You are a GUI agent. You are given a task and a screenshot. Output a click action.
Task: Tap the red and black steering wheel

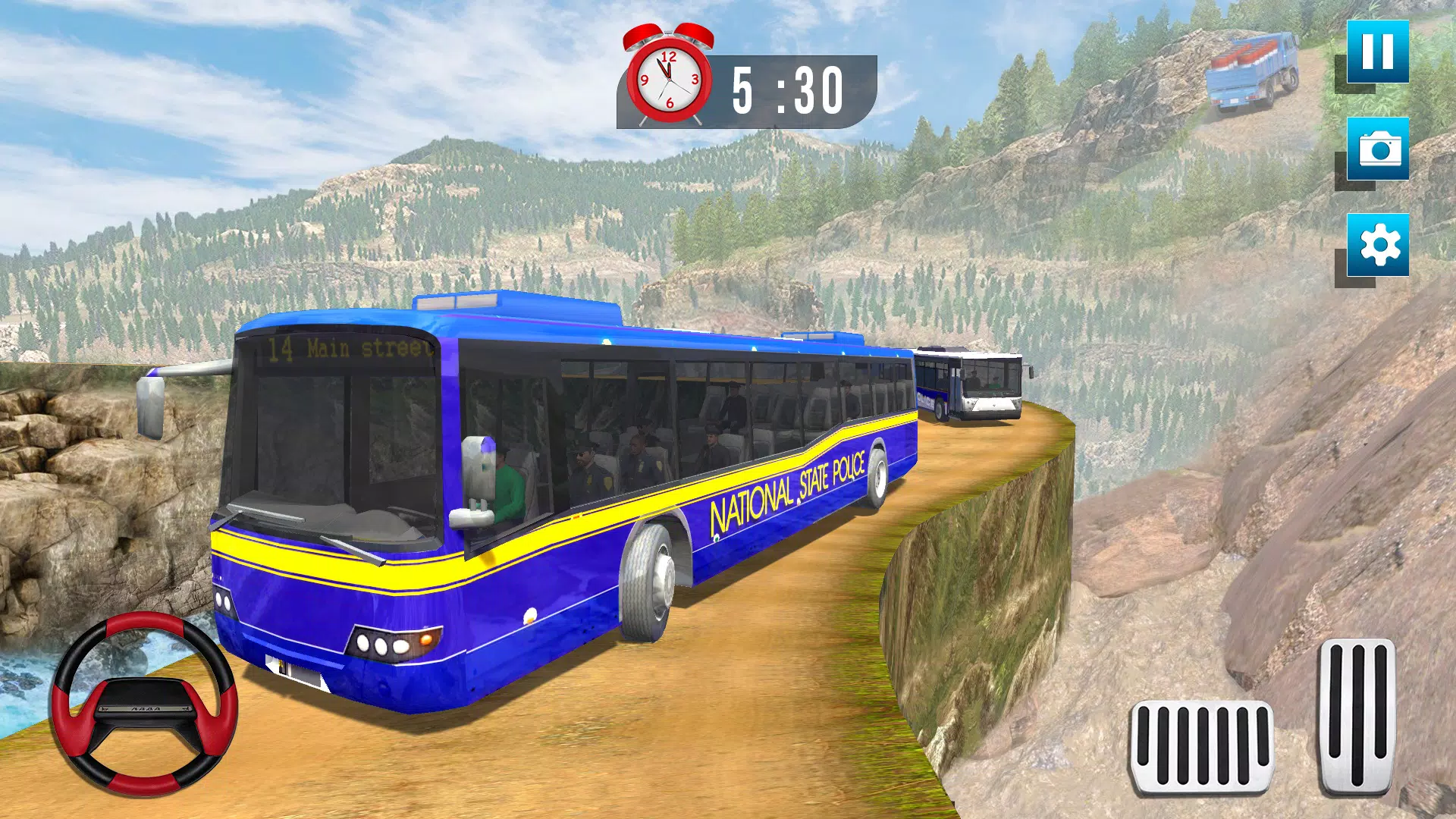coord(144,704)
